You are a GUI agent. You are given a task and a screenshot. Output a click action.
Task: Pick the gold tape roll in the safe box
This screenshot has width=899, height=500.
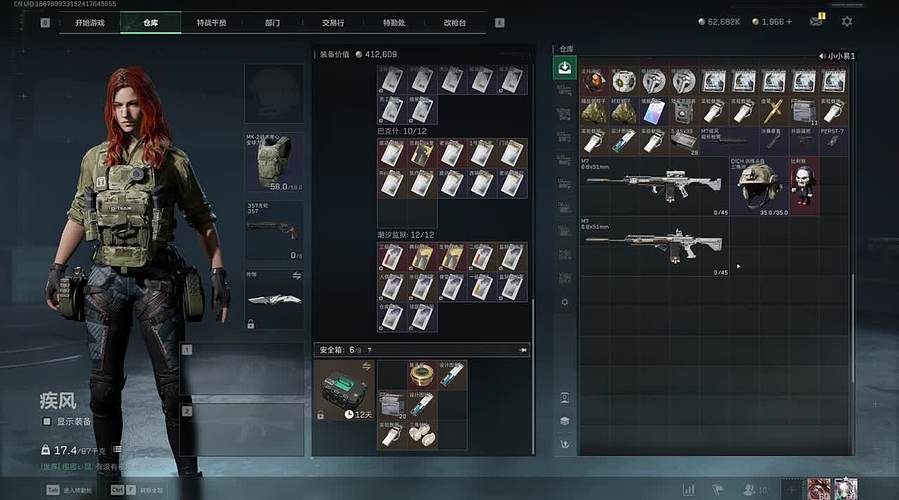coord(422,375)
